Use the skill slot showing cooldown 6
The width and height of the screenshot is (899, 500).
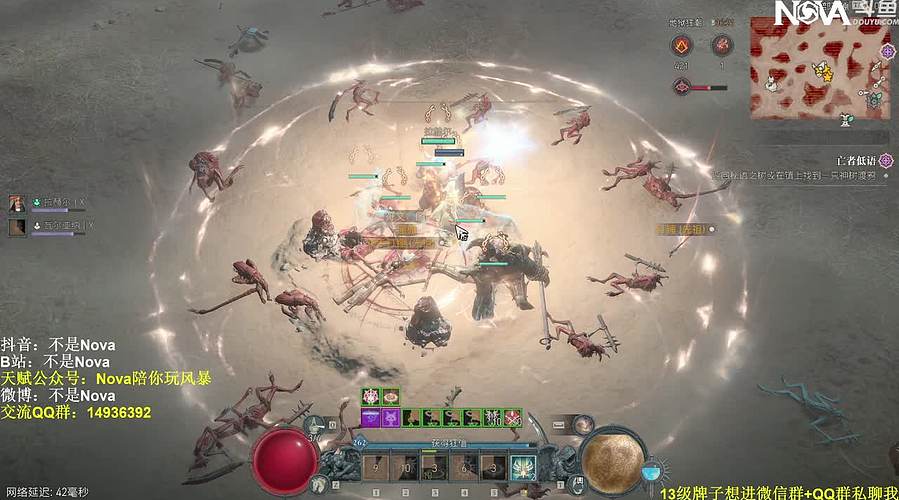click(463, 467)
